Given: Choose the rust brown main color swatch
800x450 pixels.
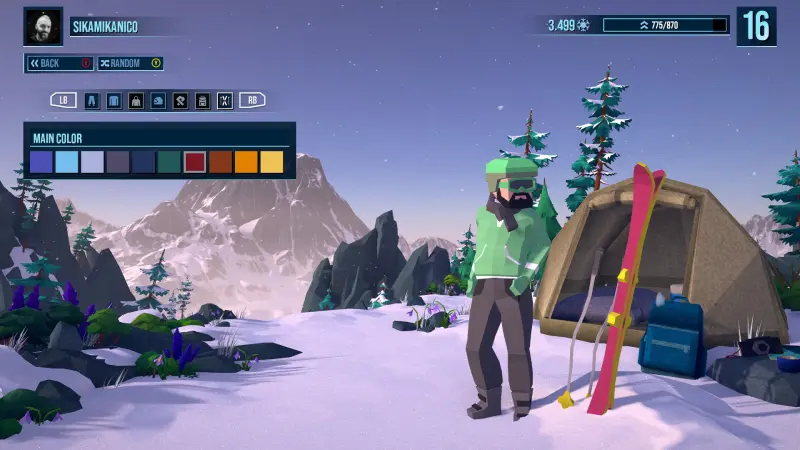Looking at the screenshot, I should pyautogui.click(x=221, y=162).
